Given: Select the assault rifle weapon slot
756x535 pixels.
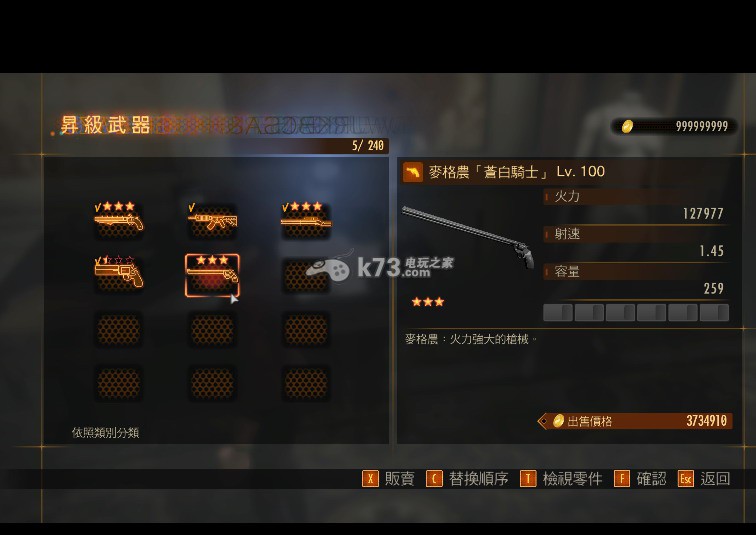Looking at the screenshot, I should tap(212, 220).
